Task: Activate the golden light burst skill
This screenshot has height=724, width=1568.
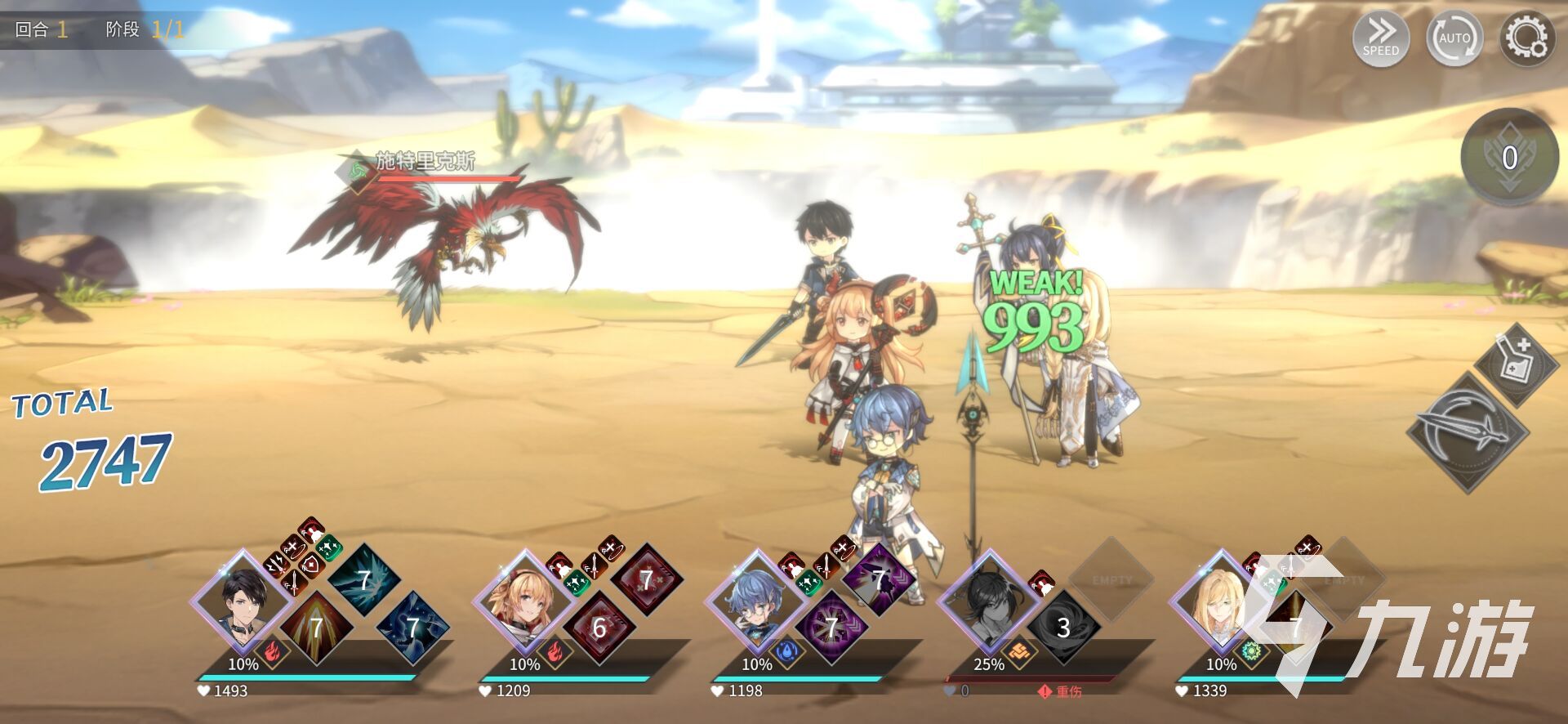Action: pyautogui.click(x=316, y=627)
